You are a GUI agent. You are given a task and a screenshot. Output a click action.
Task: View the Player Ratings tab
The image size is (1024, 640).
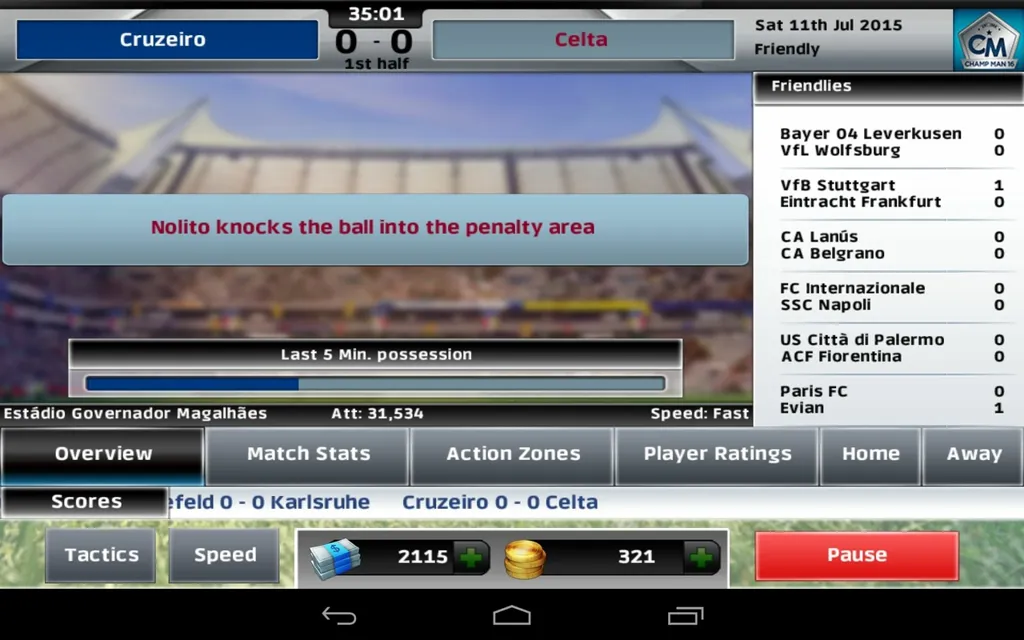(717, 455)
